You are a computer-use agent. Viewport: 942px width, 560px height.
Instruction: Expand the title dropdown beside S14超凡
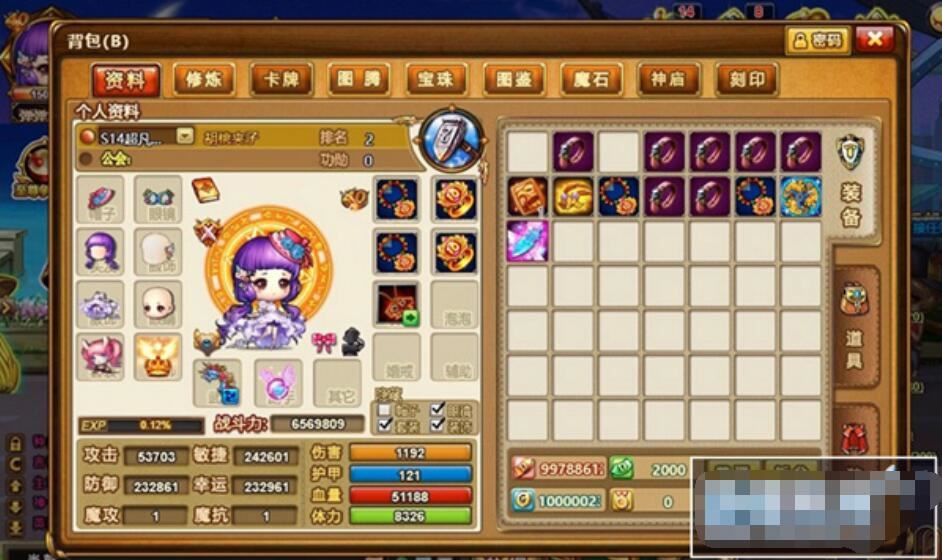click(x=185, y=135)
